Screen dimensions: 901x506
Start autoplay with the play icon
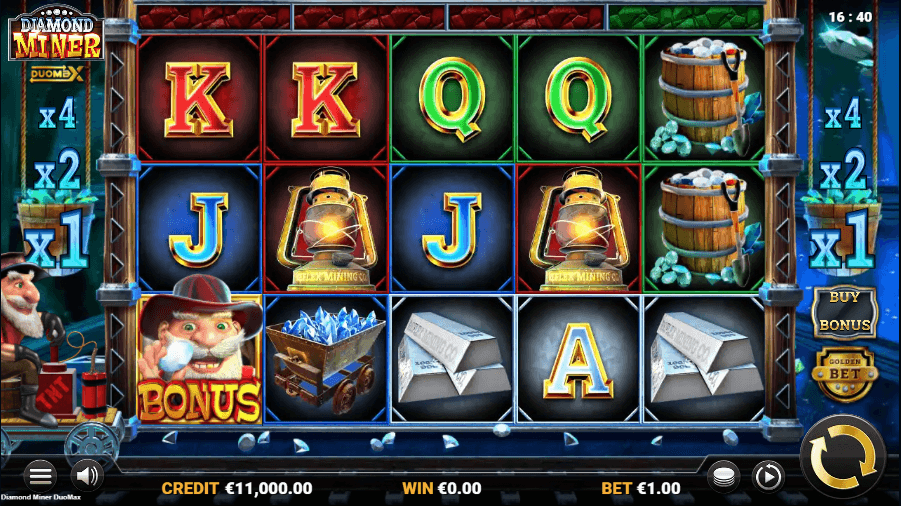pyautogui.click(x=767, y=475)
